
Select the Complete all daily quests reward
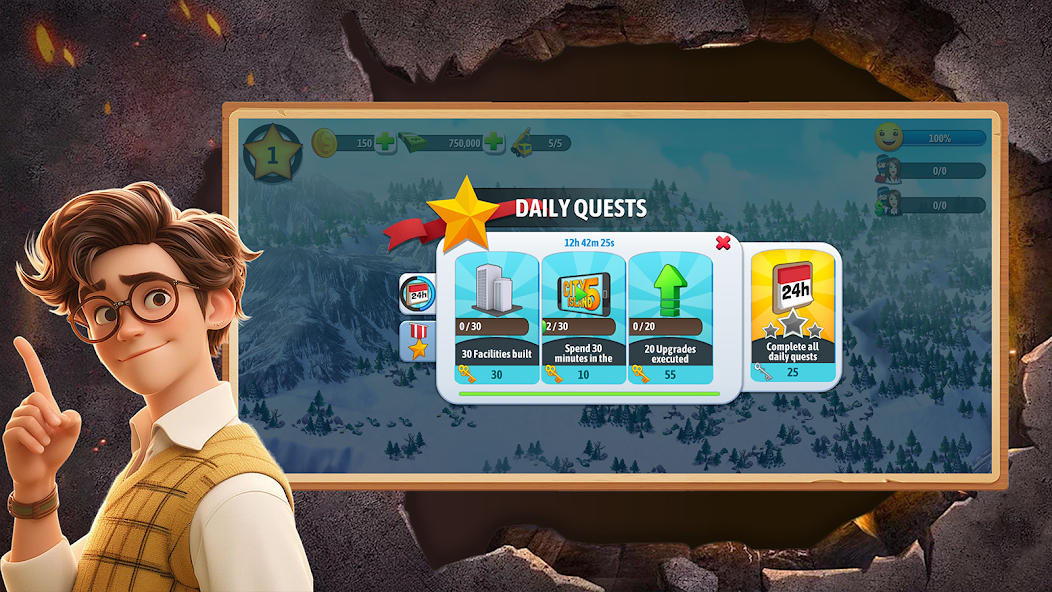(792, 315)
